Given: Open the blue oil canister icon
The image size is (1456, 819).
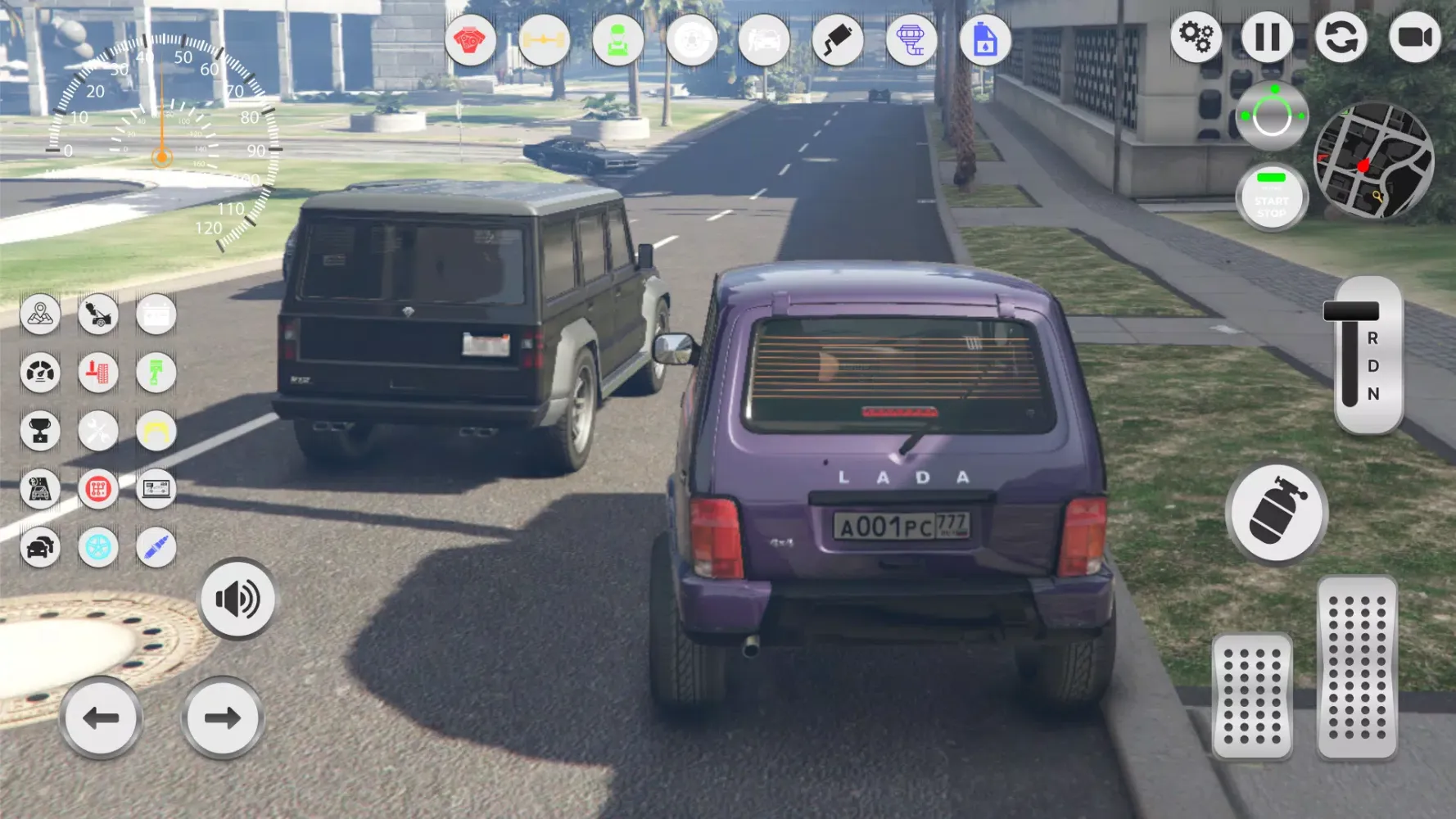Looking at the screenshot, I should tap(983, 39).
